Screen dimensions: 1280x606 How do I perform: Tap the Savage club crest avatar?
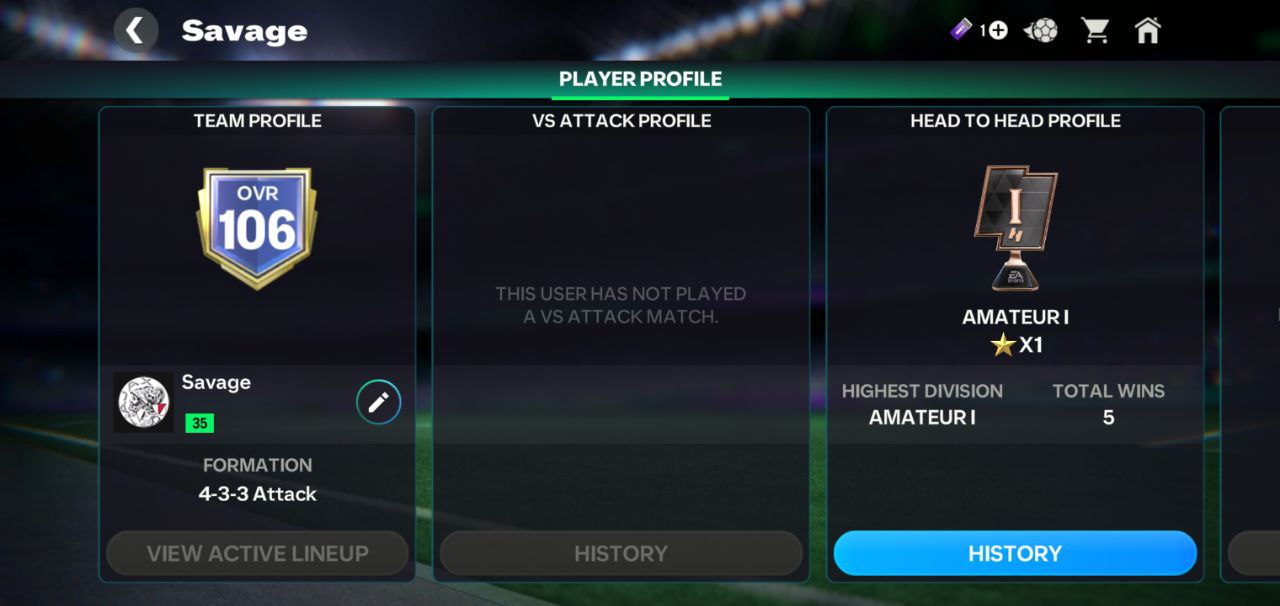143,402
